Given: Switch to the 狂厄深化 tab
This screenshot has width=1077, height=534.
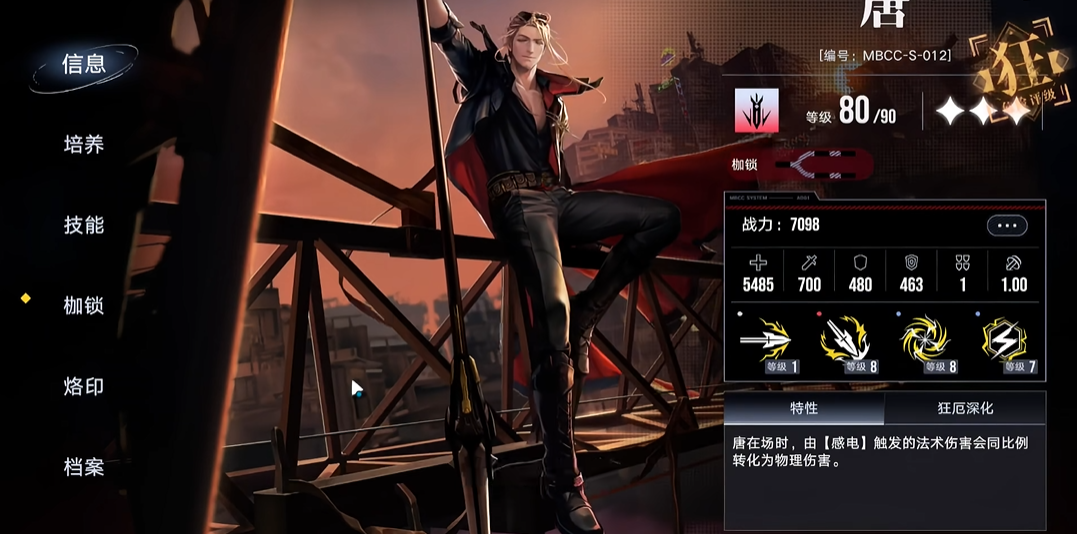Looking at the screenshot, I should point(965,408).
